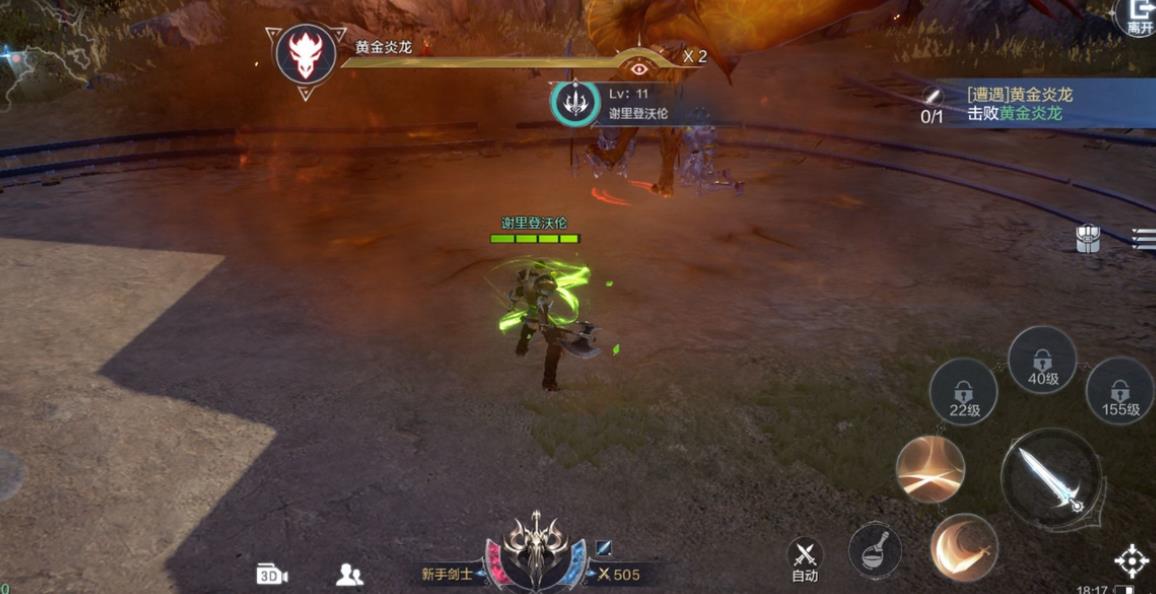Leave the encounter with the 离开 button
This screenshot has height=594, width=1156.
pyautogui.click(x=1139, y=17)
